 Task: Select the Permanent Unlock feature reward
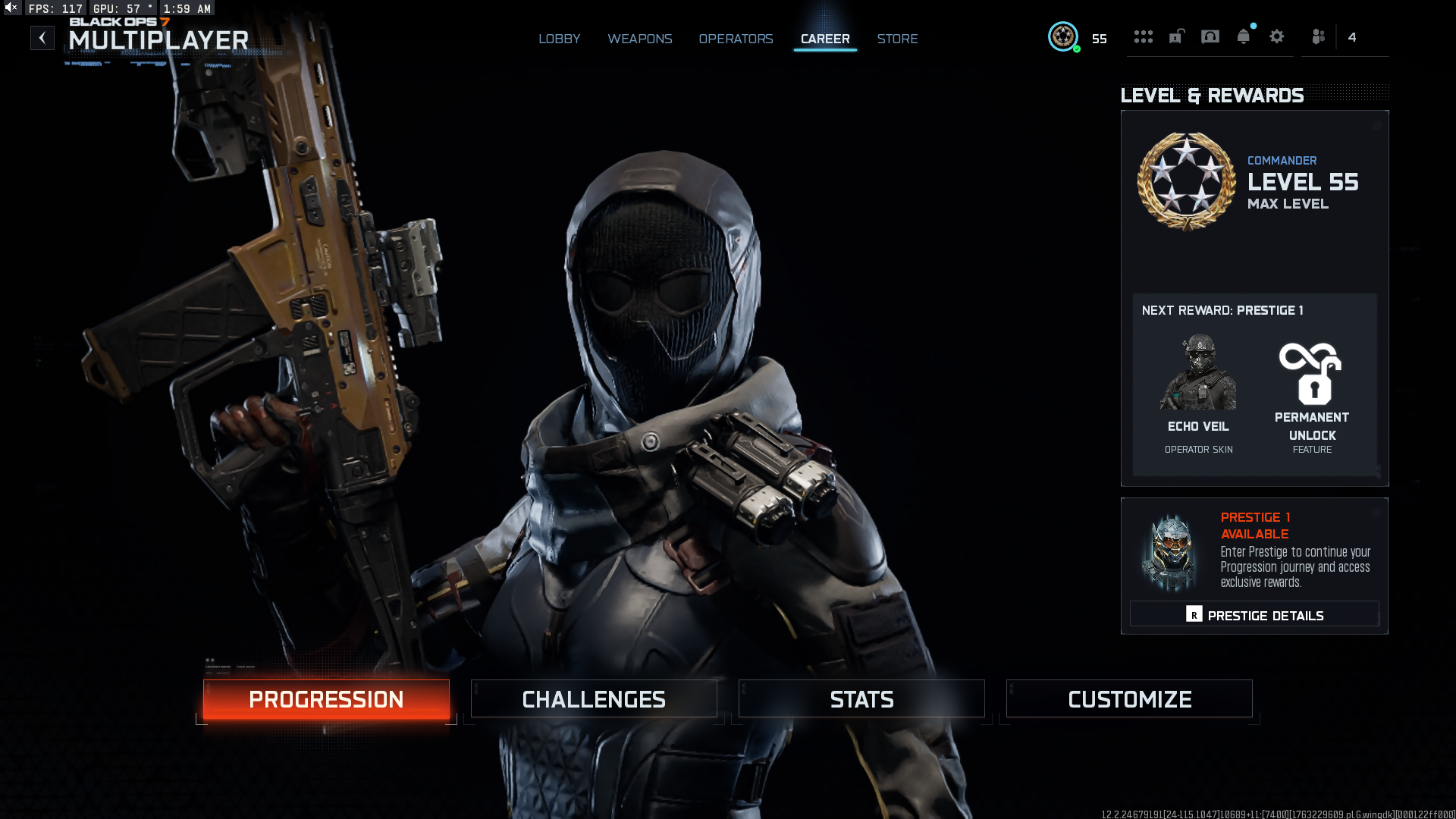pyautogui.click(x=1312, y=394)
